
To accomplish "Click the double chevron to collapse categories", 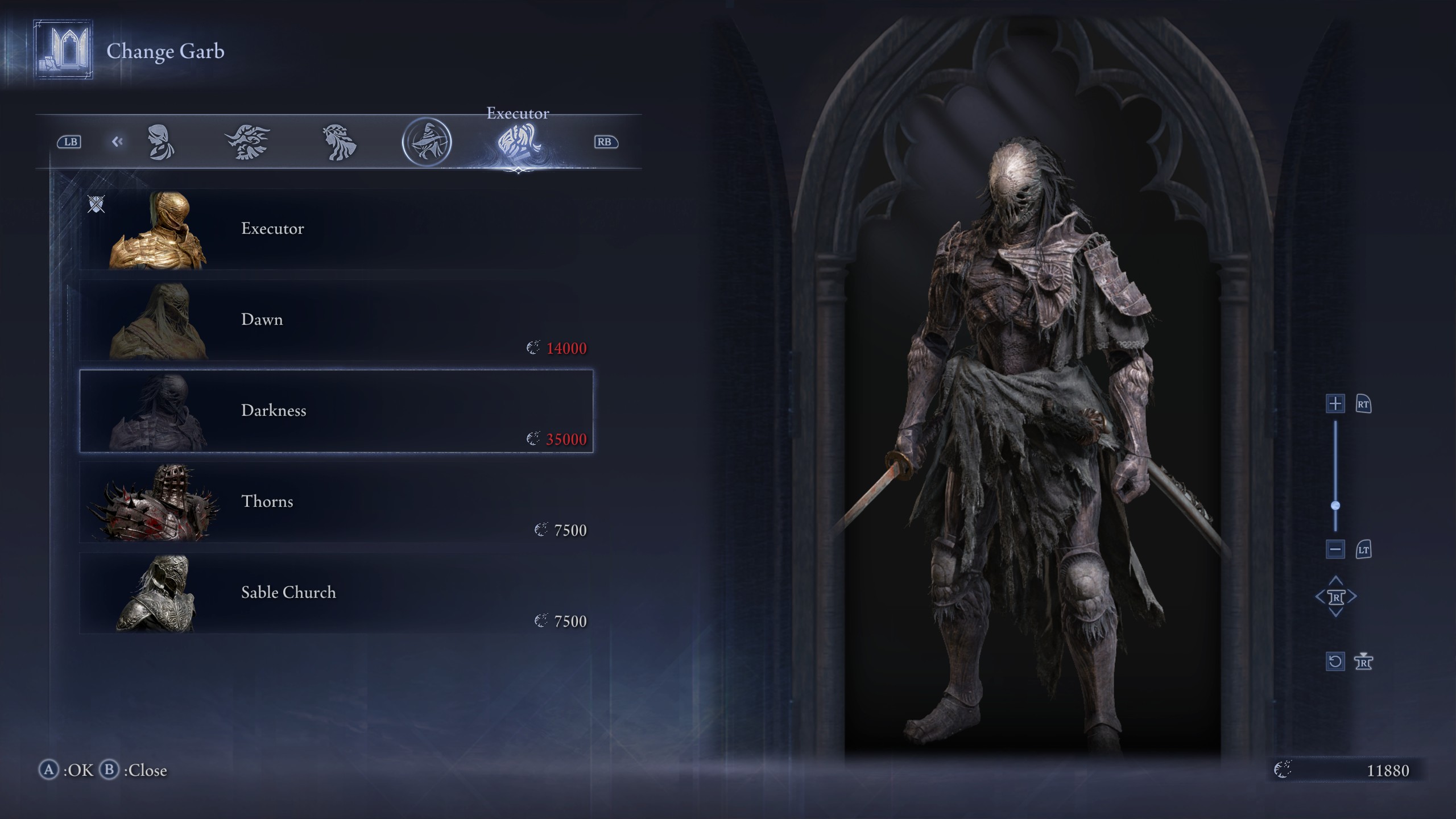I will 118,142.
